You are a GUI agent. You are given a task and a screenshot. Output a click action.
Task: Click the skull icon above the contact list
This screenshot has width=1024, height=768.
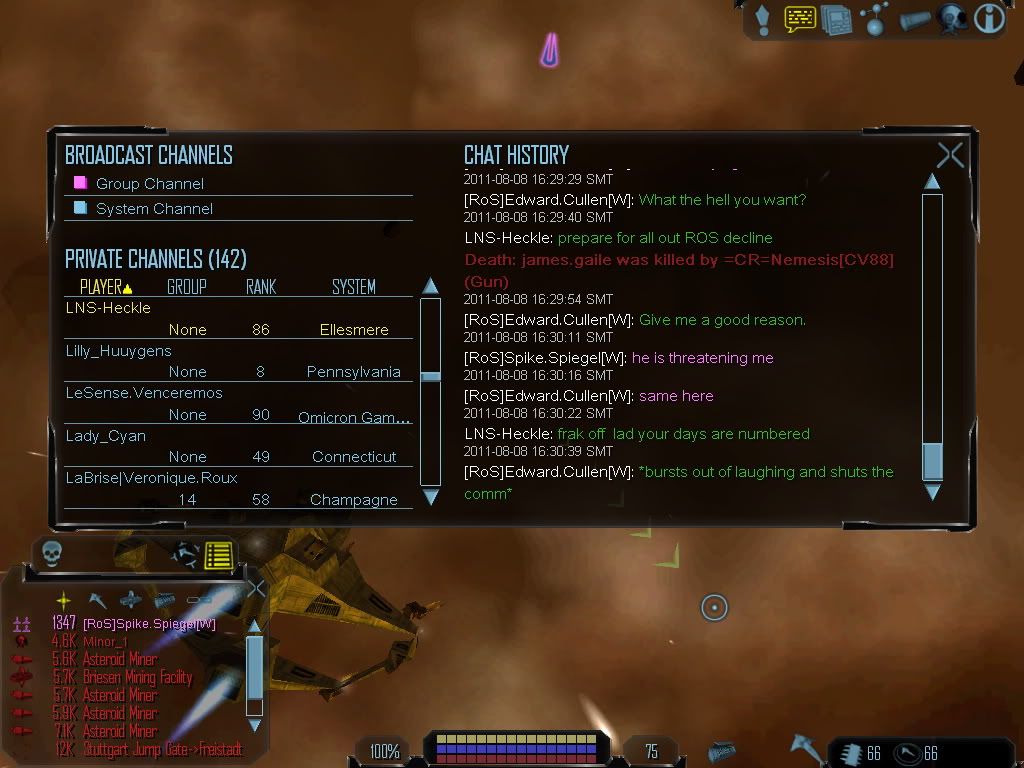click(51, 554)
